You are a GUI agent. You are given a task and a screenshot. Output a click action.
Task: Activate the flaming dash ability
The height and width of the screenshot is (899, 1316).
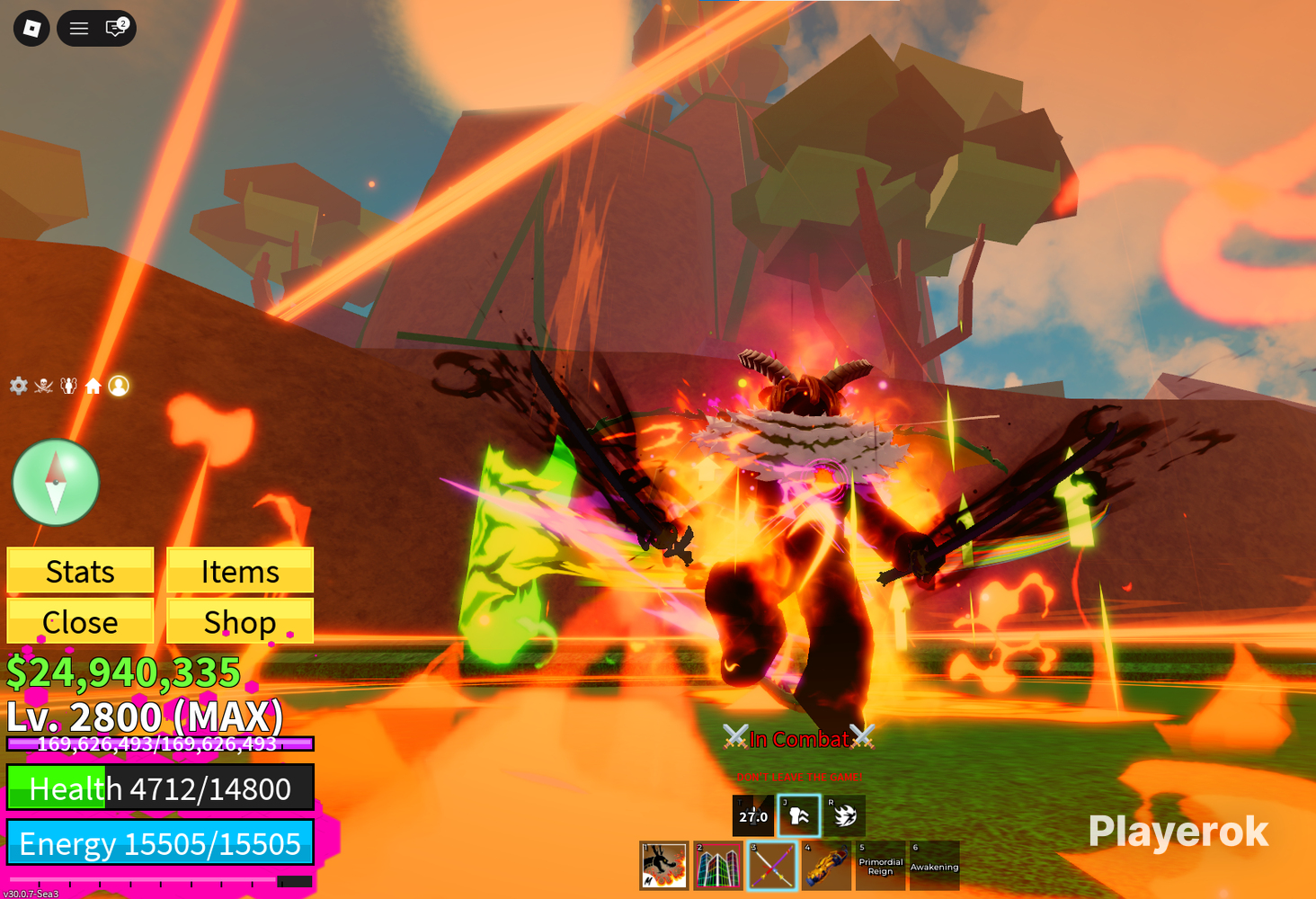pyautogui.click(x=844, y=815)
